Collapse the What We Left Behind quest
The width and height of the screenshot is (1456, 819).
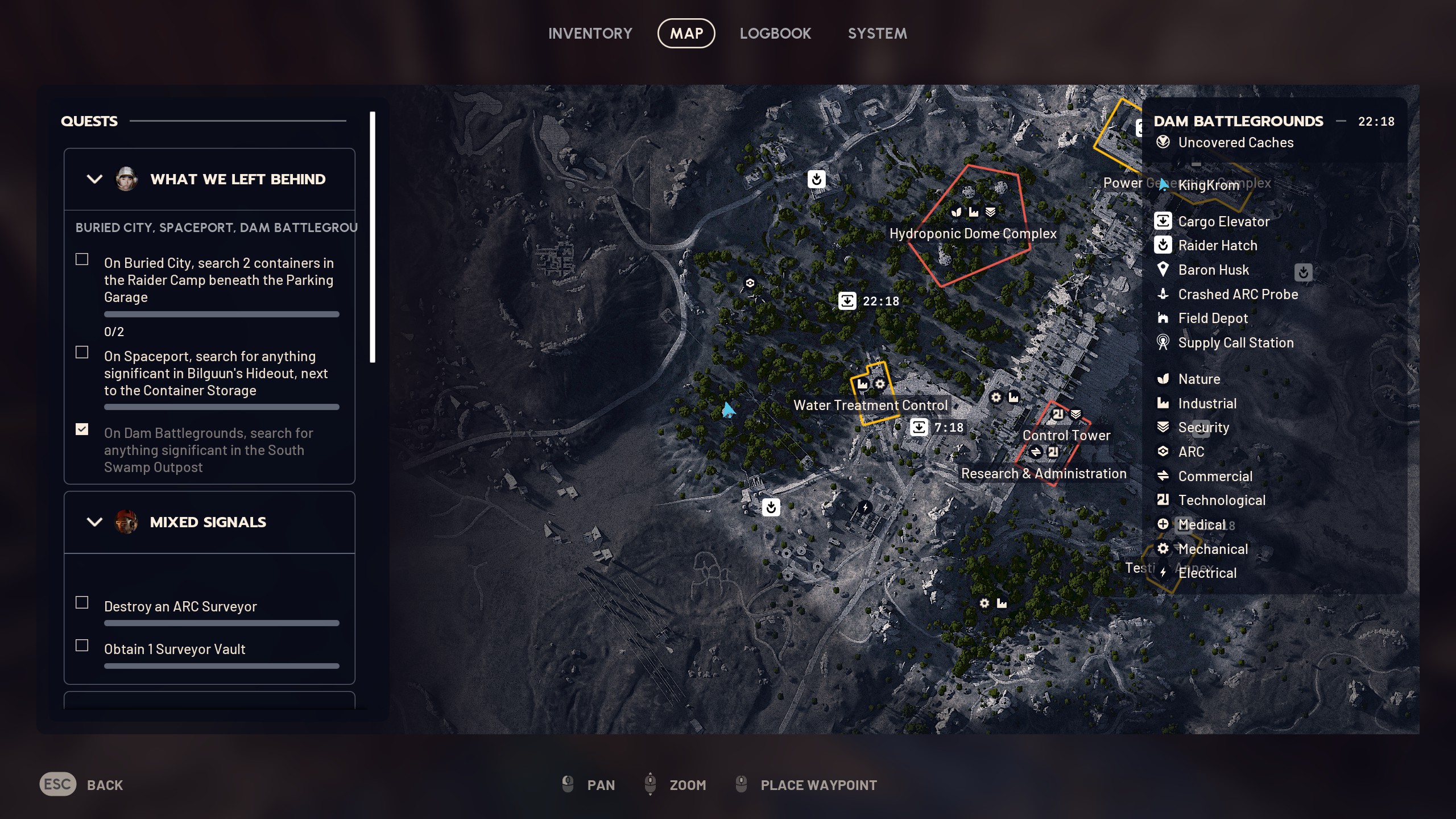(94, 179)
